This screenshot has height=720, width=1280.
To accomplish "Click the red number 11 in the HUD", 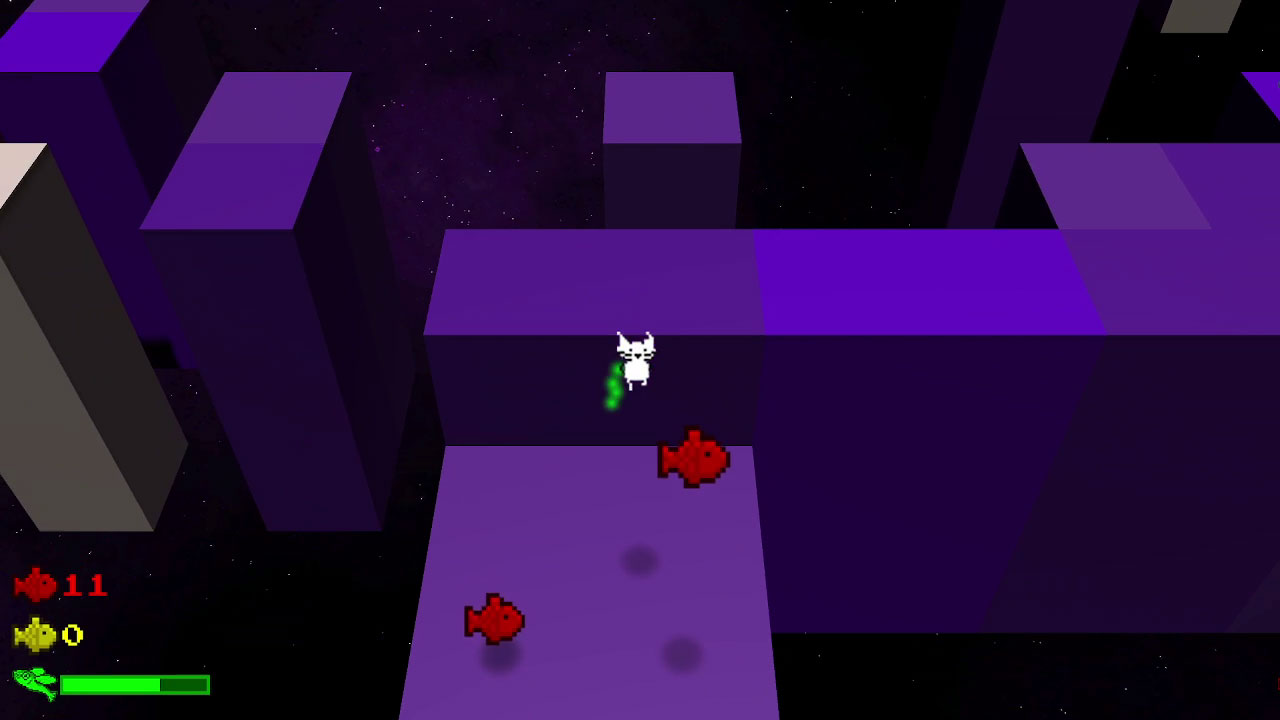I will point(88,586).
